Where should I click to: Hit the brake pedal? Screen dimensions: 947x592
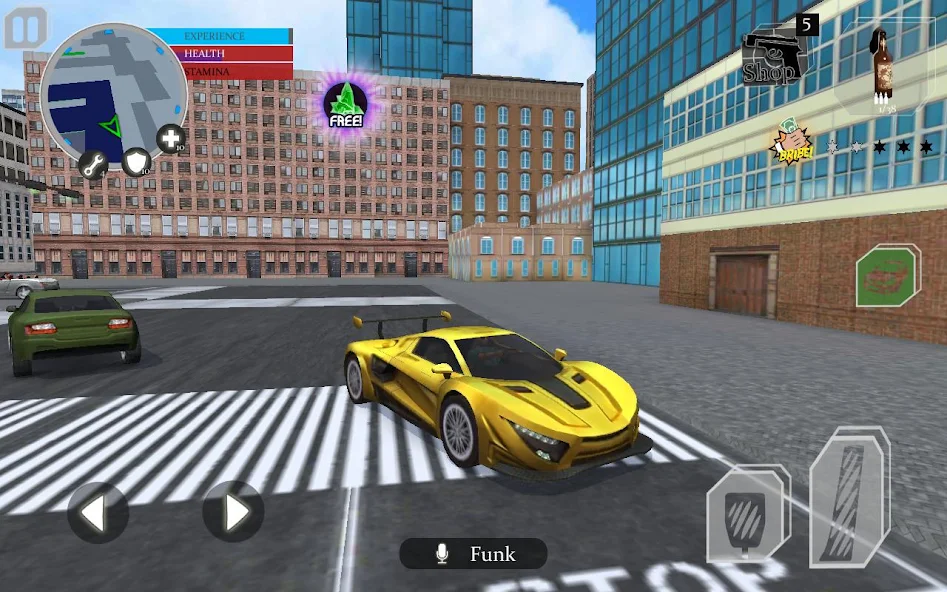pos(747,515)
